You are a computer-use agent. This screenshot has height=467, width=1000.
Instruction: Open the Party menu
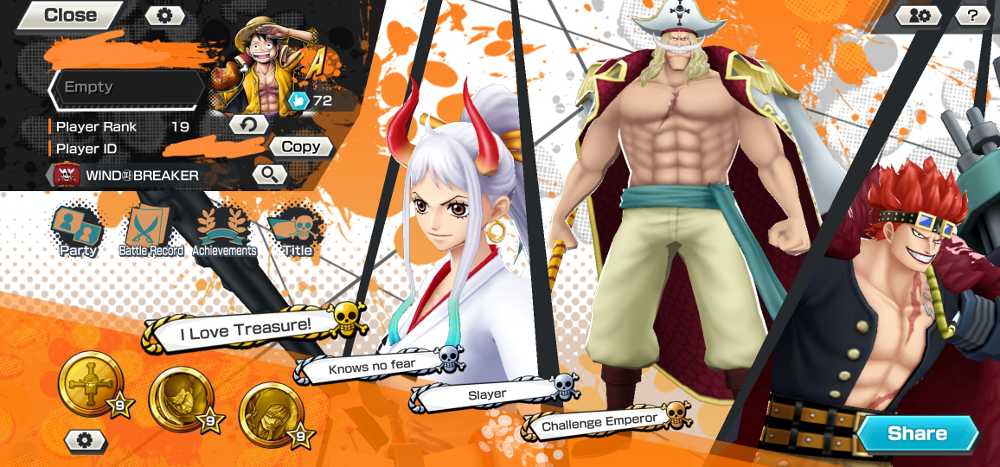(x=78, y=232)
